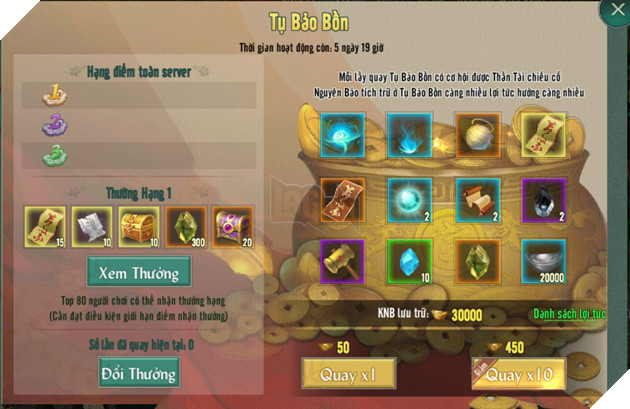Spin ten times with Quay x10
The image size is (630, 409).
click(x=518, y=375)
